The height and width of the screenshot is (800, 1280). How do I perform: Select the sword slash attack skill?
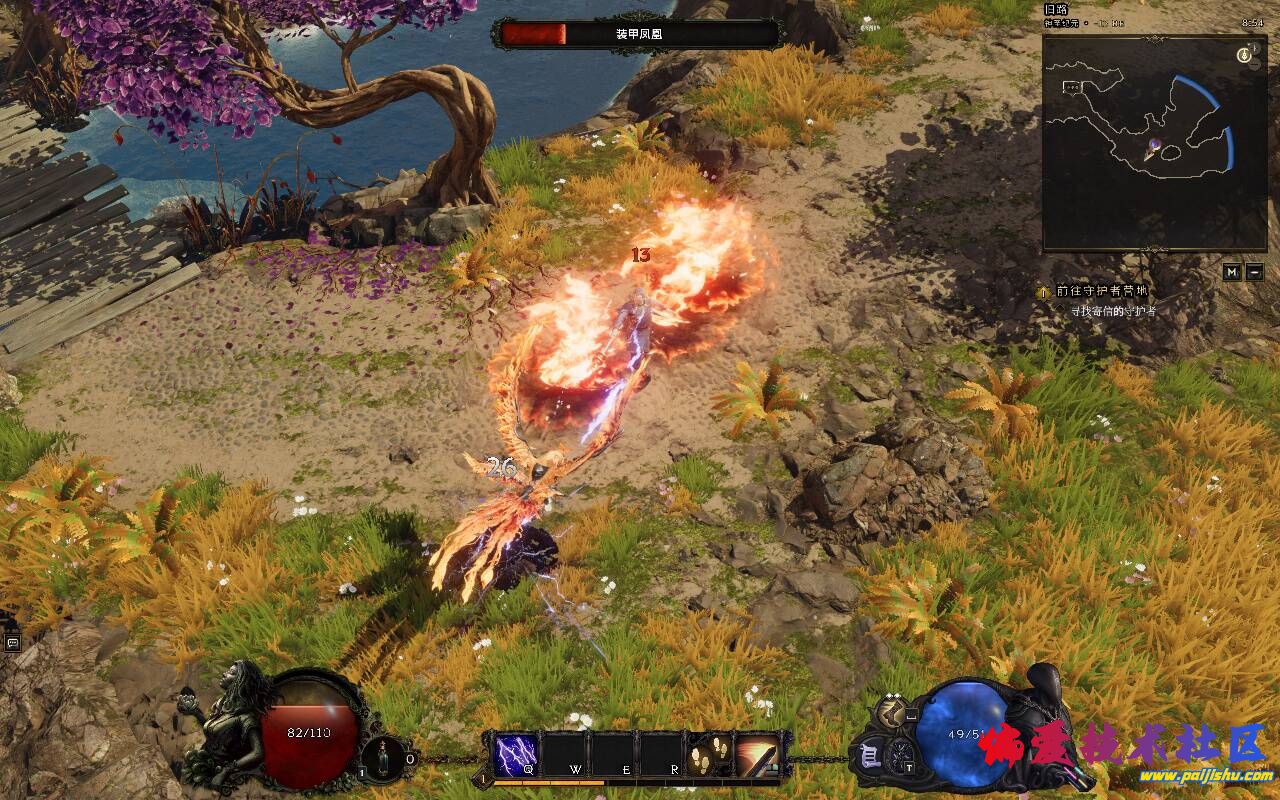(x=758, y=754)
